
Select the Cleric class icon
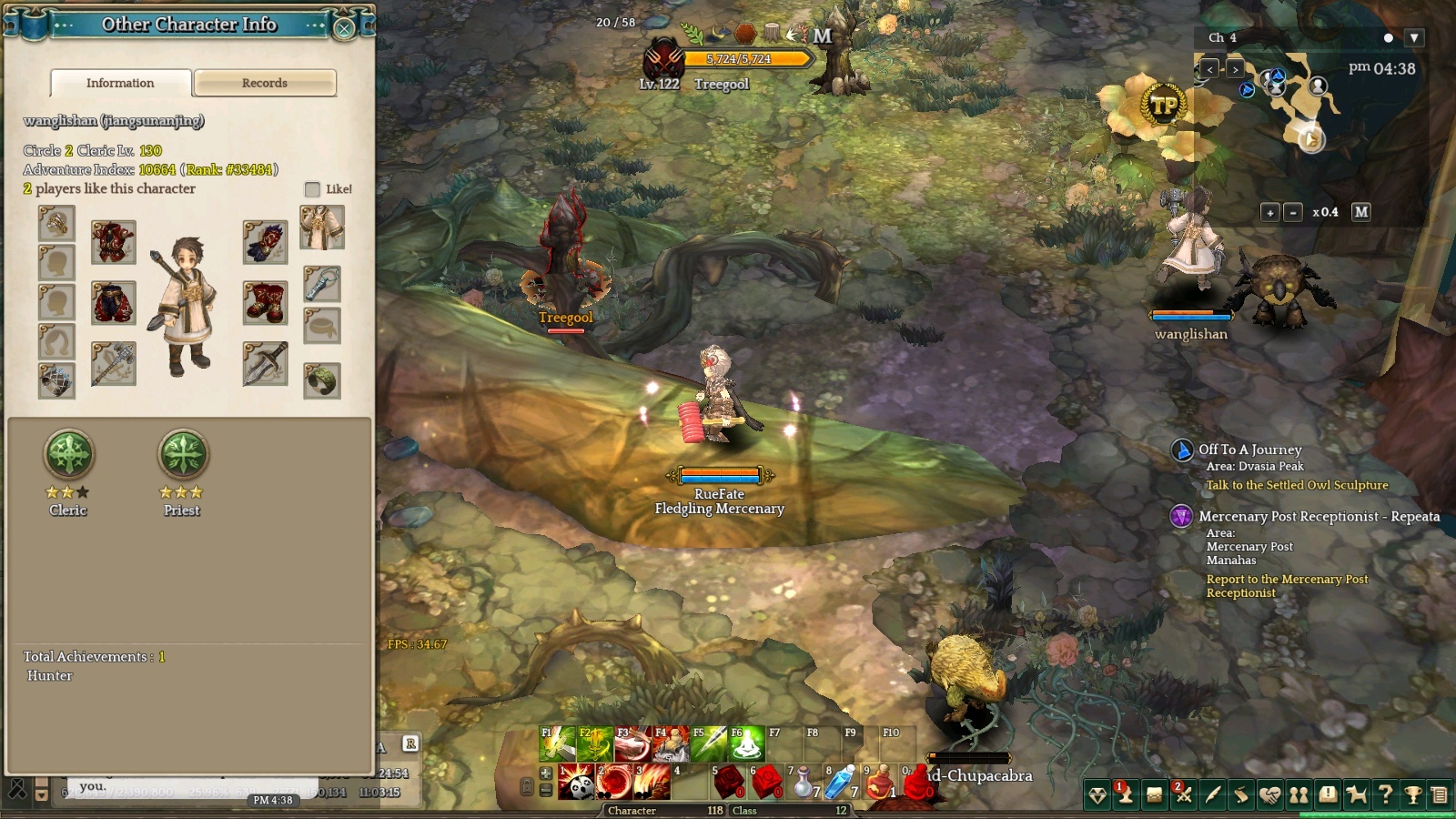click(69, 454)
